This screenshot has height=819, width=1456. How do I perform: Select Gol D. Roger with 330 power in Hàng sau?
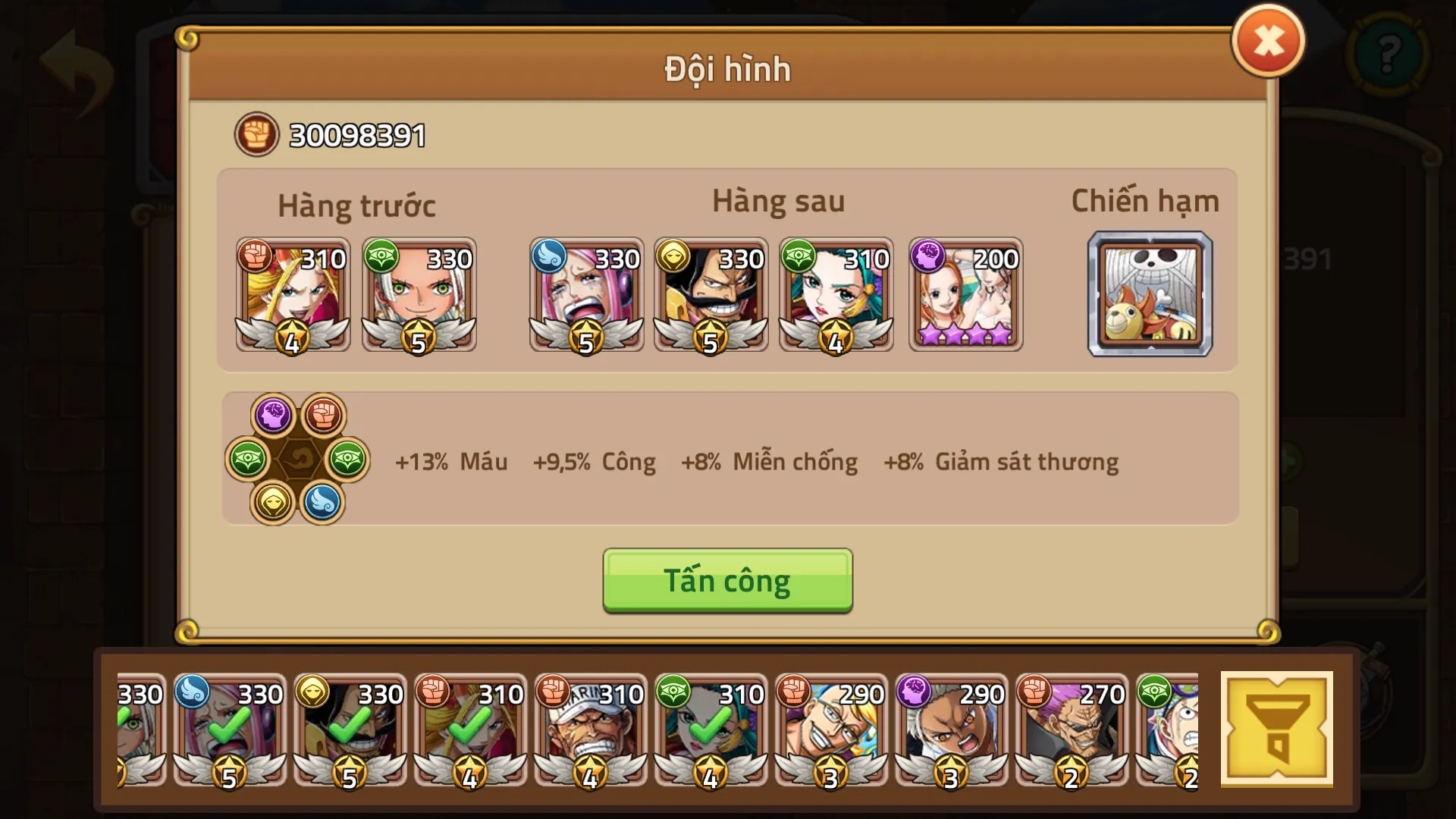(711, 296)
